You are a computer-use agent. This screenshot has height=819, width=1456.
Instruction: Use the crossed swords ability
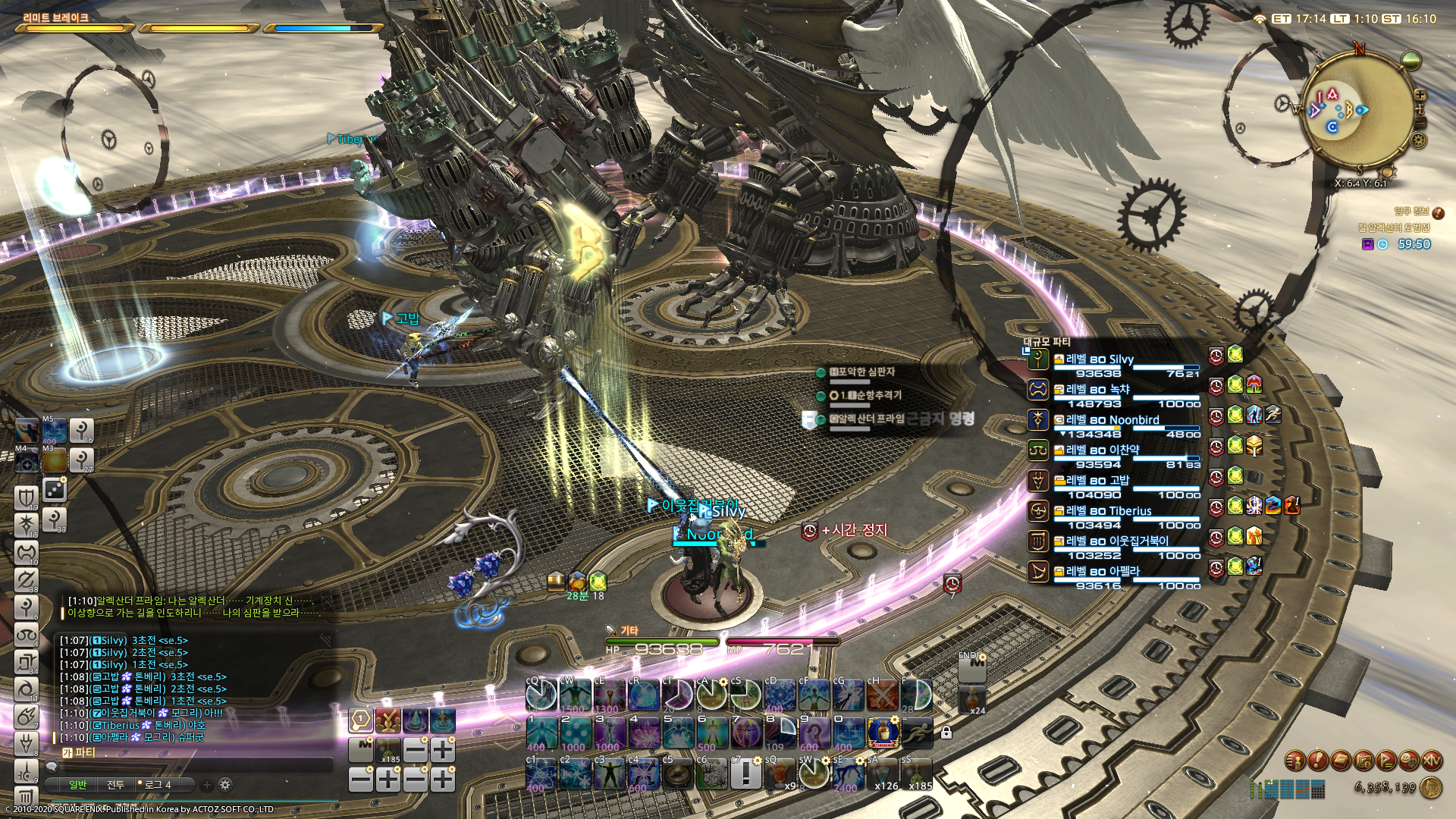(882, 695)
